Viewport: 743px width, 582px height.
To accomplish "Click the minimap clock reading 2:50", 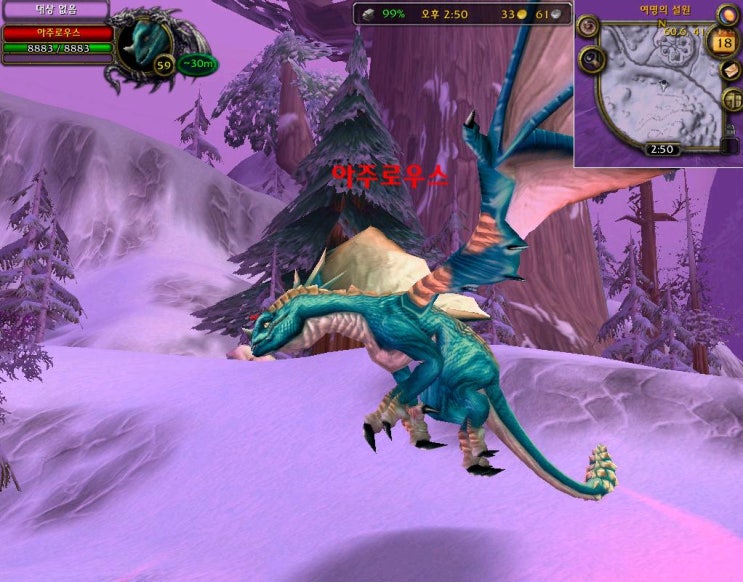I will click(660, 149).
